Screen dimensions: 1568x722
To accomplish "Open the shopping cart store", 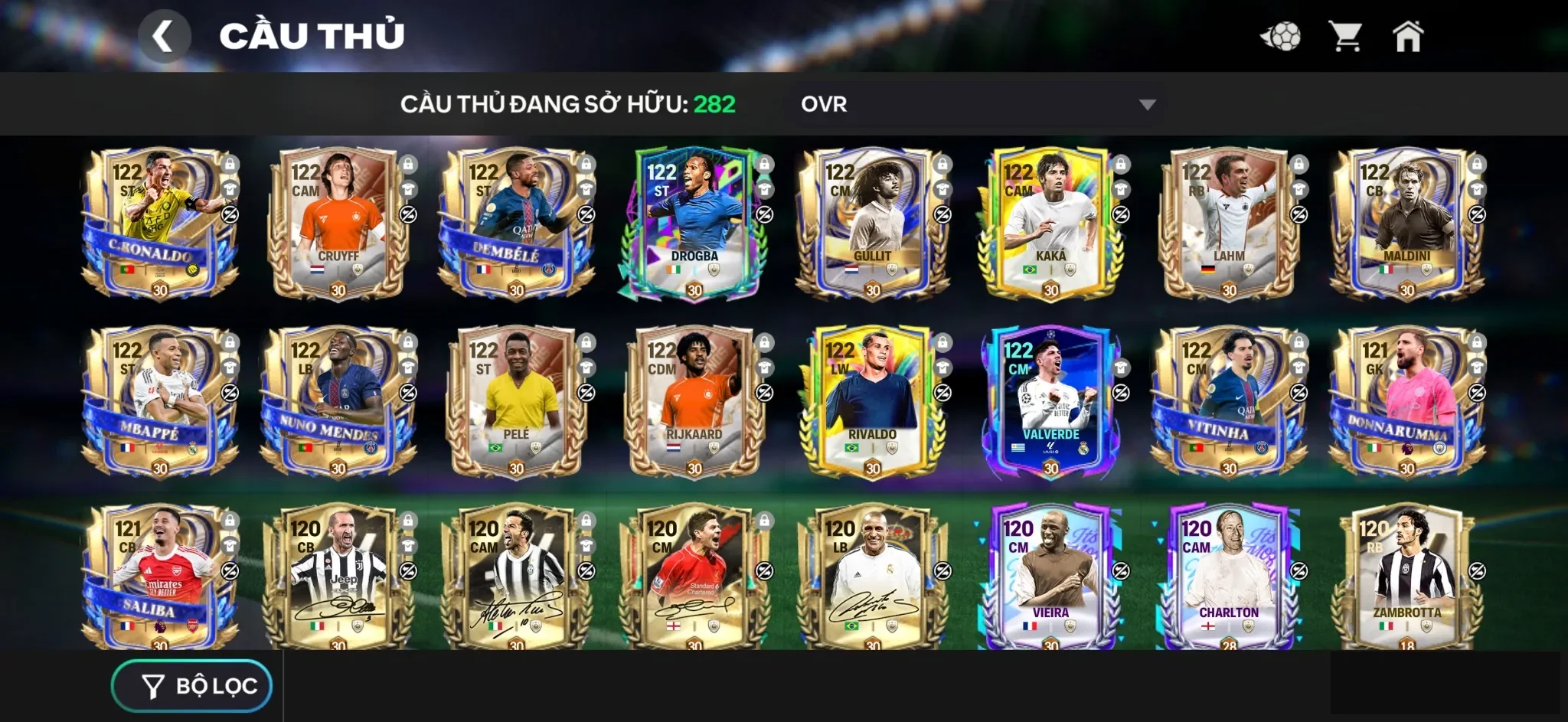I will tap(1344, 36).
